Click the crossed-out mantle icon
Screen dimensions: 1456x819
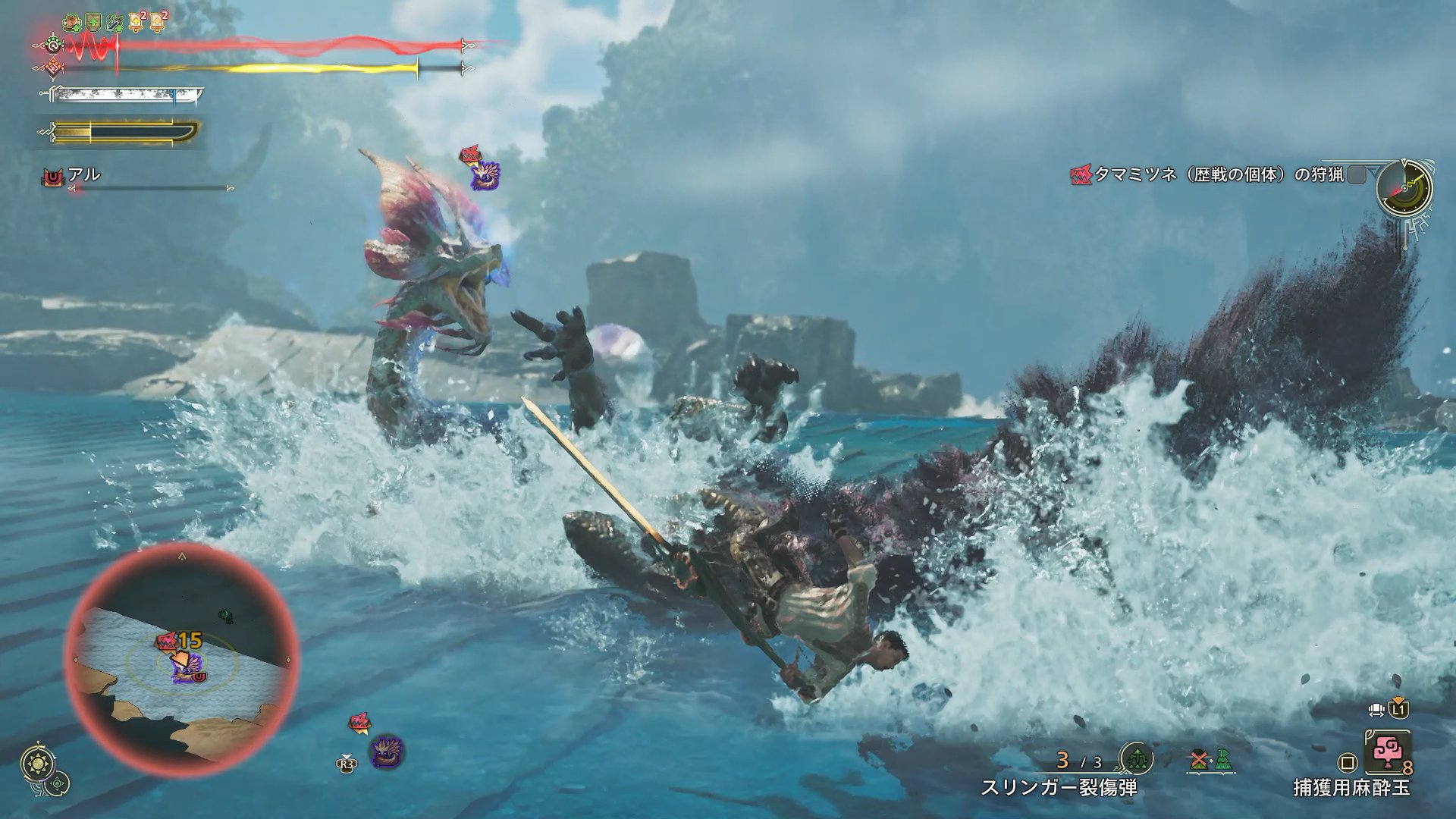tap(1199, 758)
